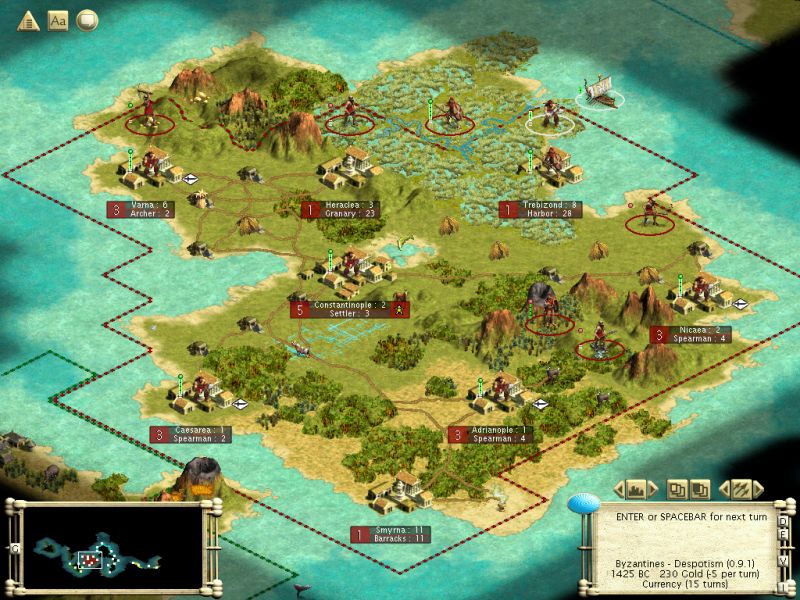The image size is (800, 600).
Task: Open the advisors speech bubble icon
Action: coord(88,20)
